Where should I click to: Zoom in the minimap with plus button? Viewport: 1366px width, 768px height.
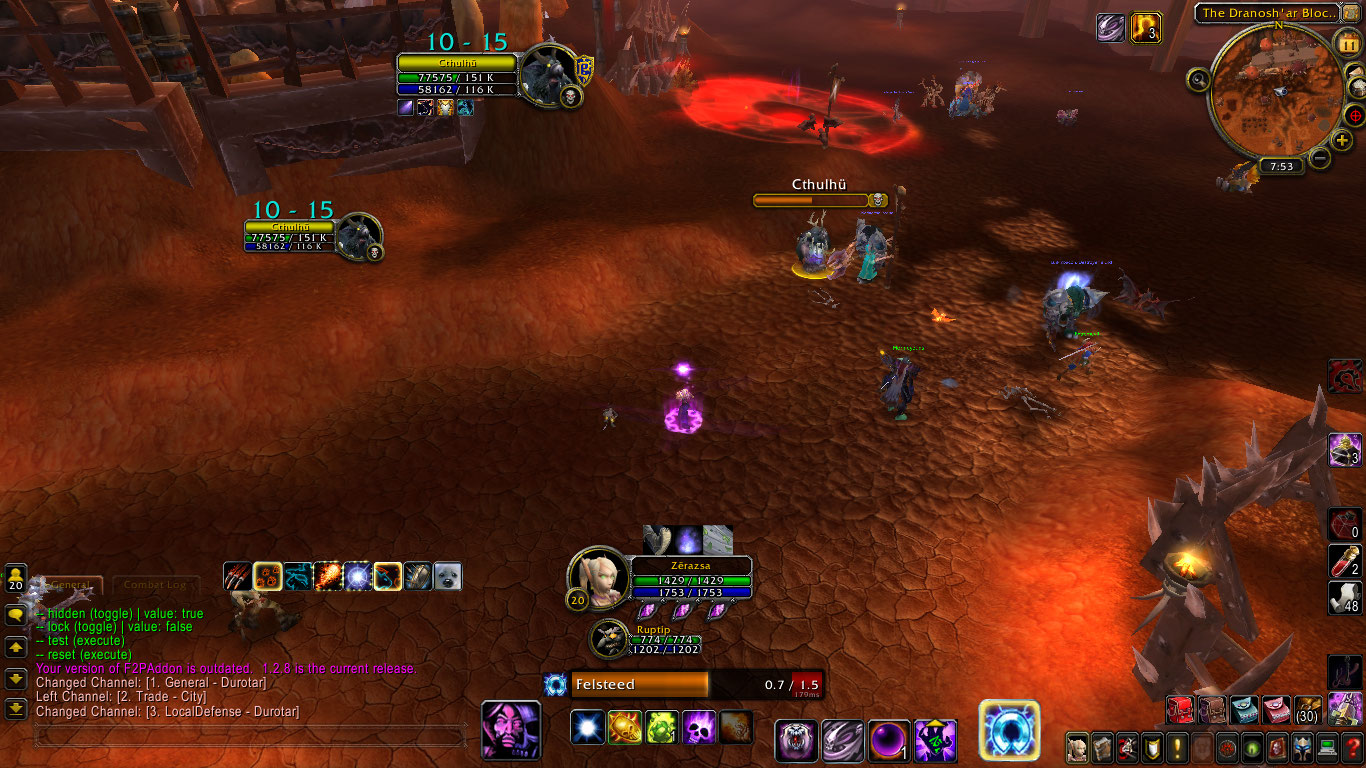click(x=1342, y=140)
